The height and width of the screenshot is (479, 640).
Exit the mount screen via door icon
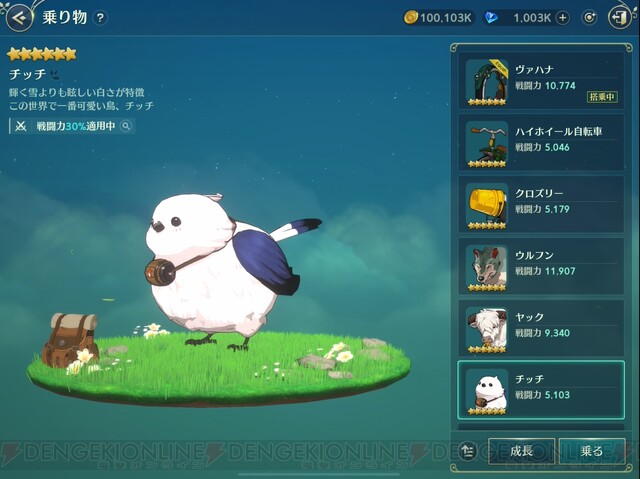(x=618, y=17)
